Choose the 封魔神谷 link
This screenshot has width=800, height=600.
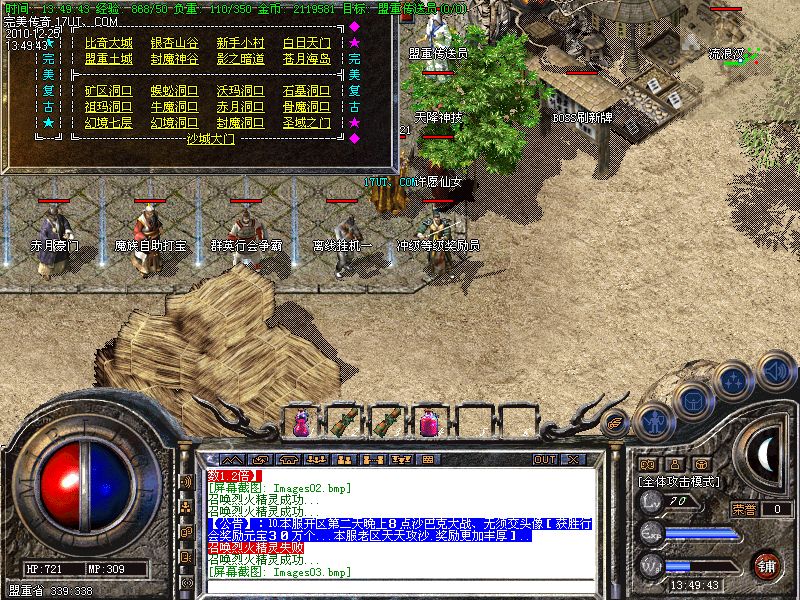point(174,59)
